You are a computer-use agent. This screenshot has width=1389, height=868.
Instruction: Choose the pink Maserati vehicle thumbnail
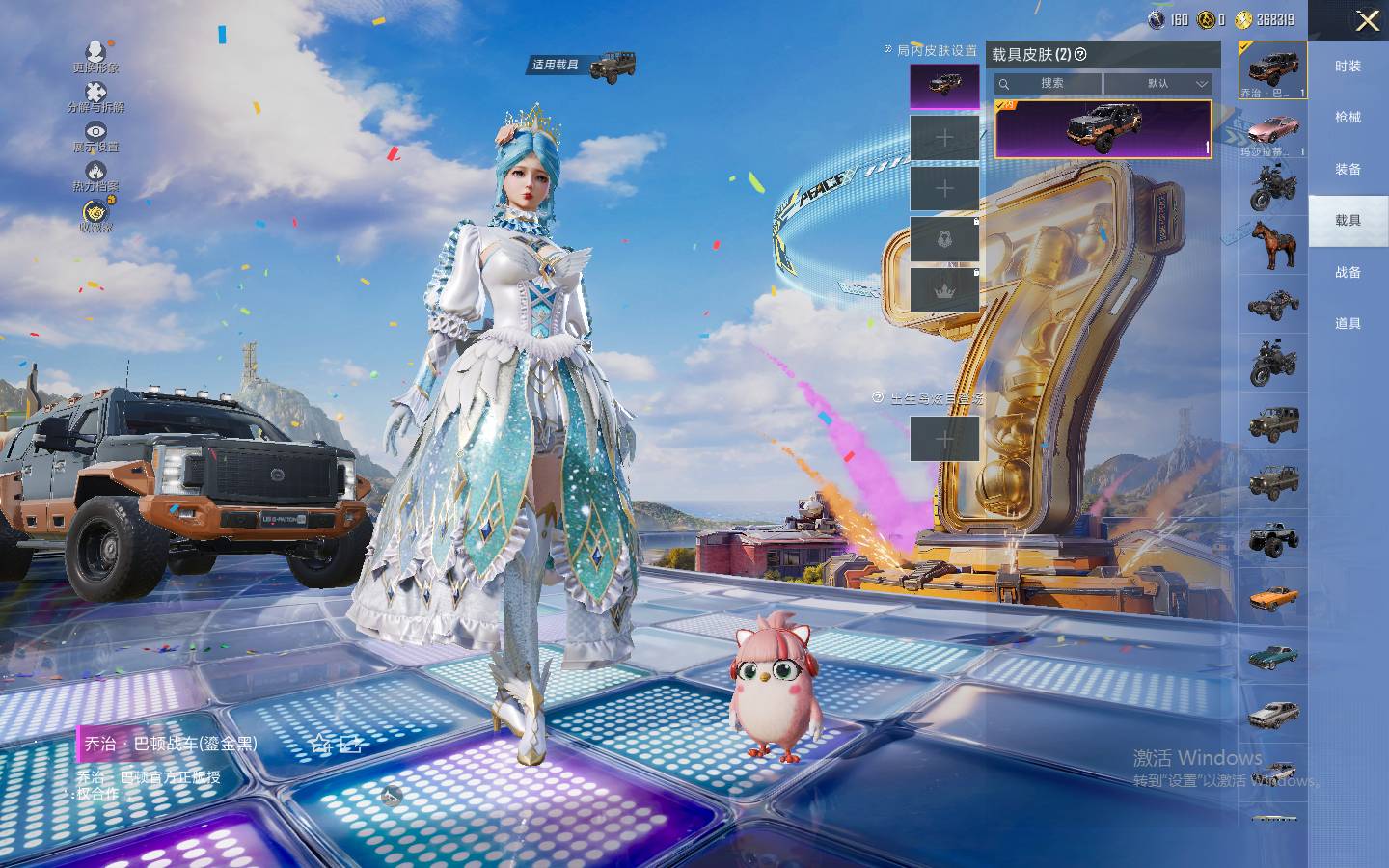[x=1272, y=132]
